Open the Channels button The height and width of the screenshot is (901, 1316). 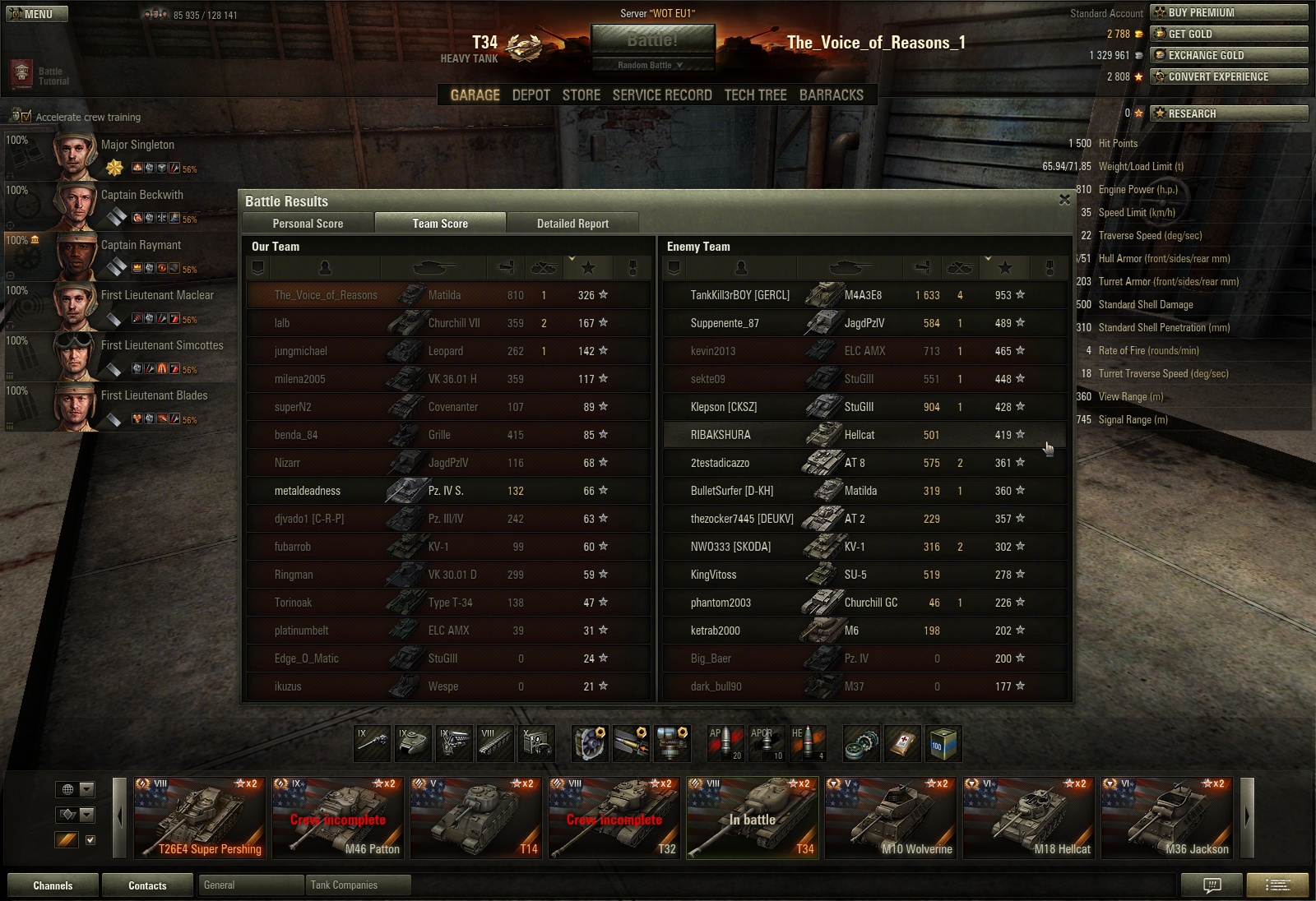pyautogui.click(x=53, y=885)
